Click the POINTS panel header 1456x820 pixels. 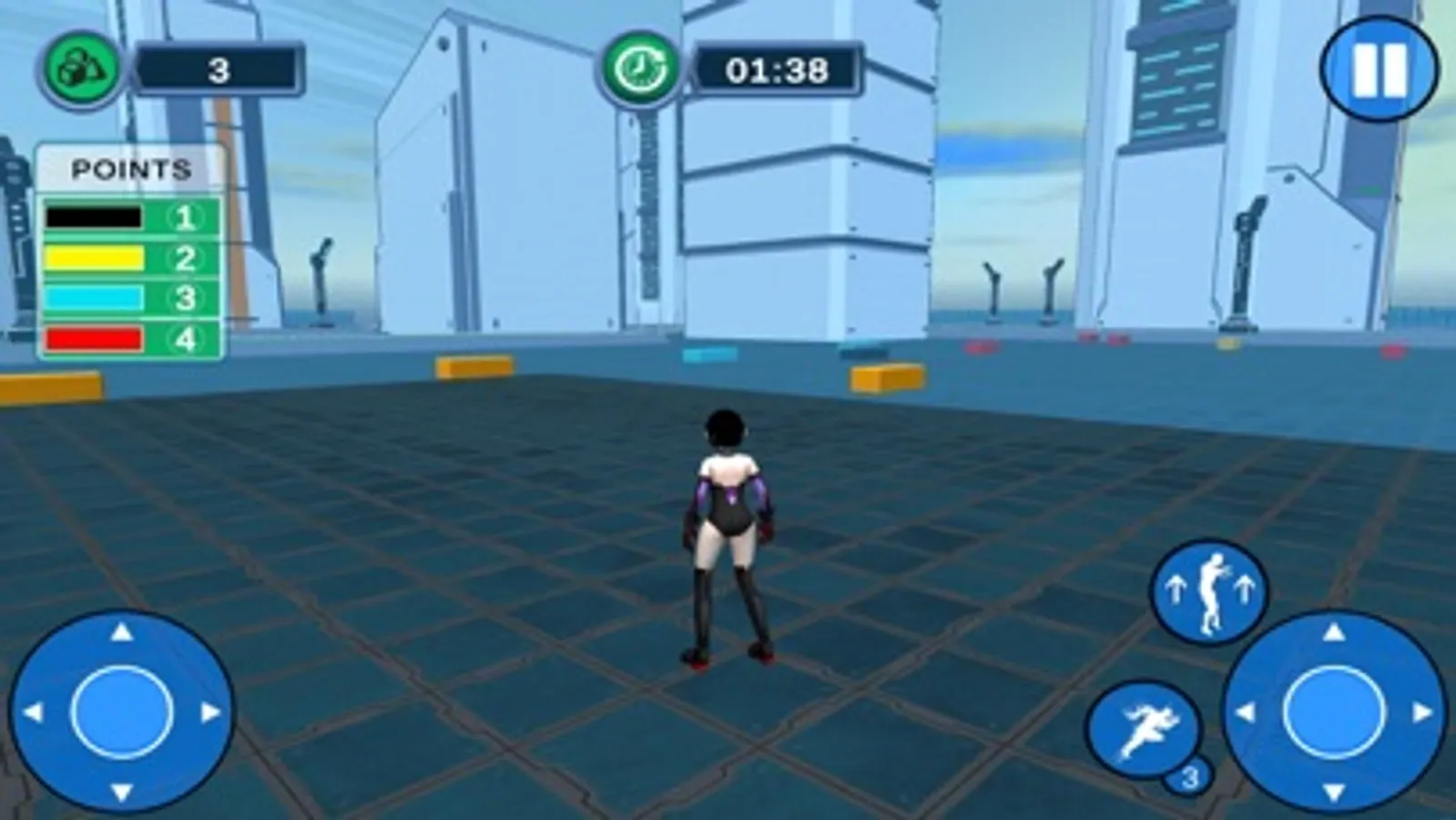(x=132, y=168)
